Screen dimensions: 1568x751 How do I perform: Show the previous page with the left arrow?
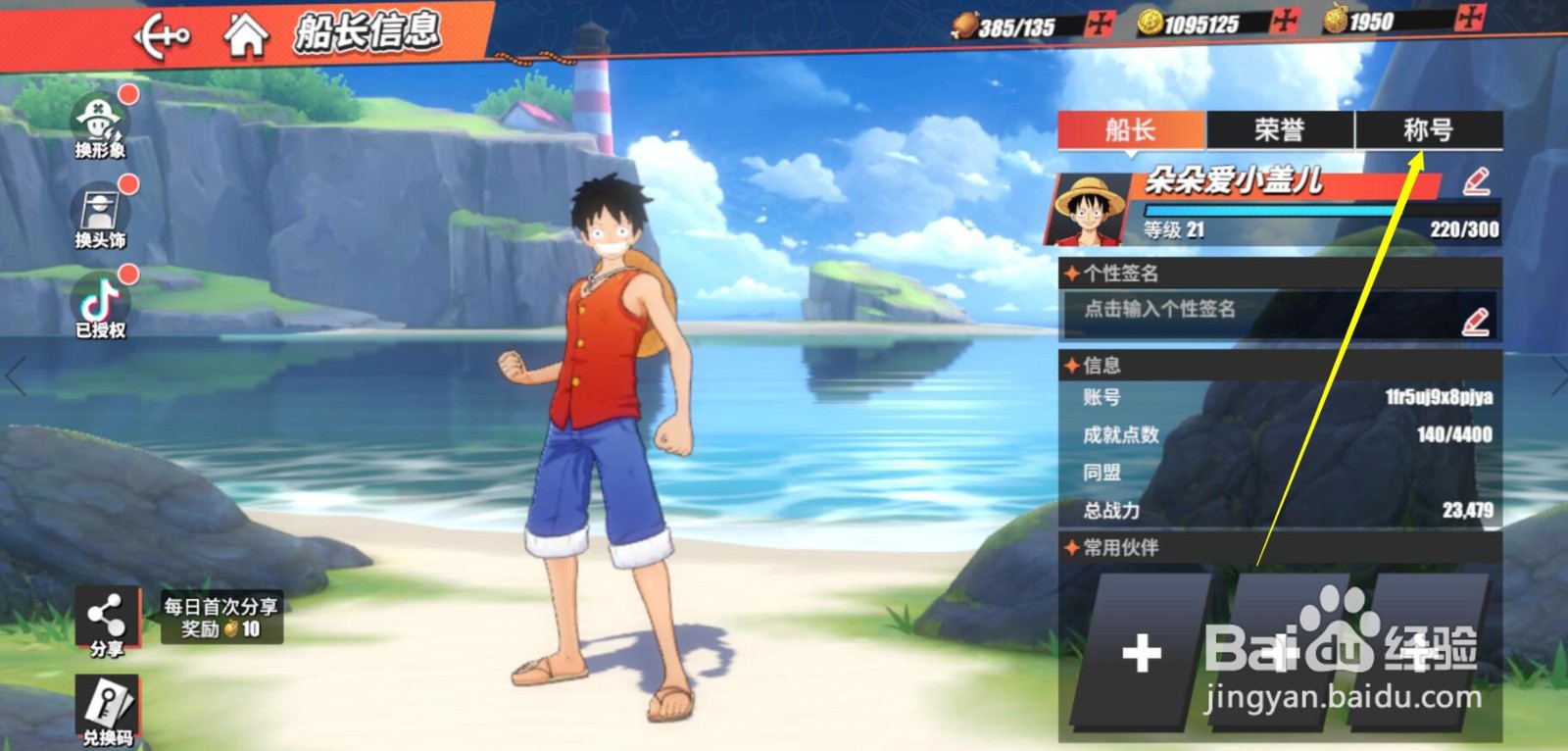[x=16, y=376]
